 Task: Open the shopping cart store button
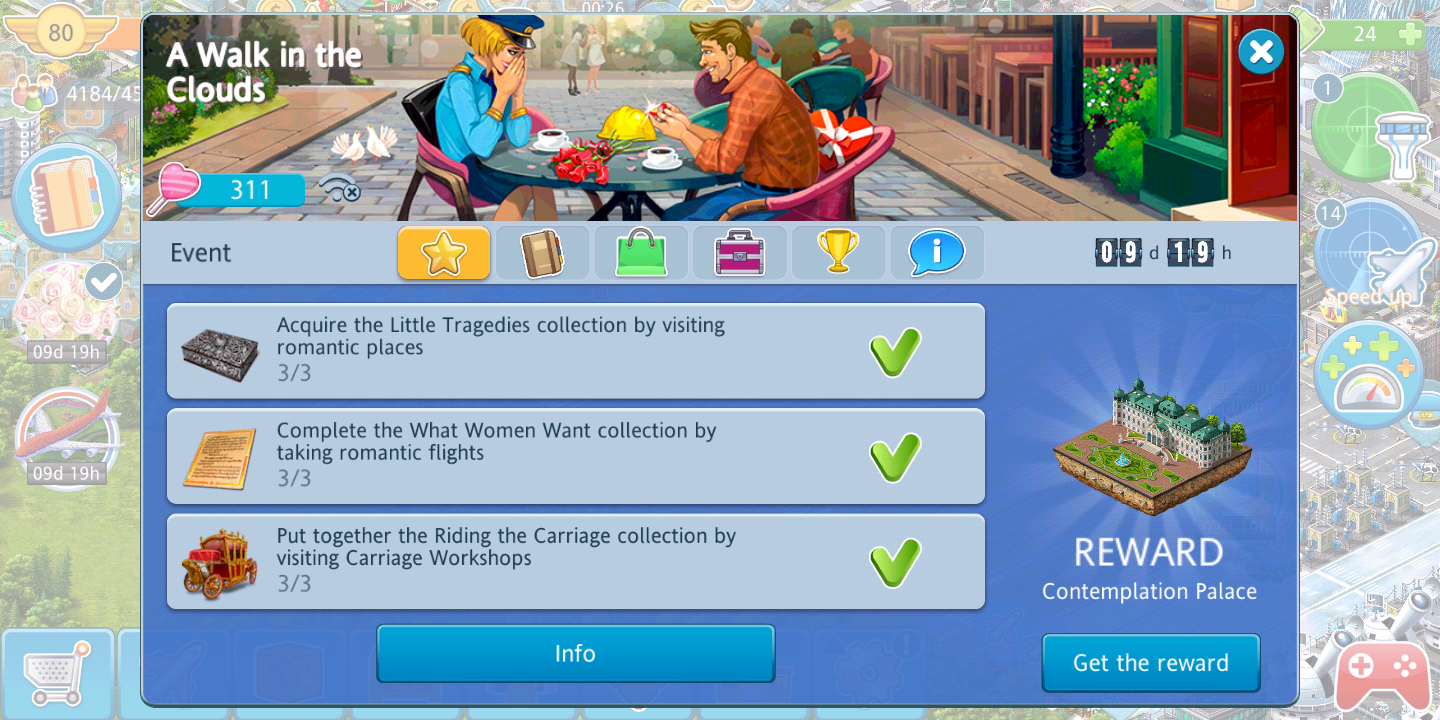point(57,674)
